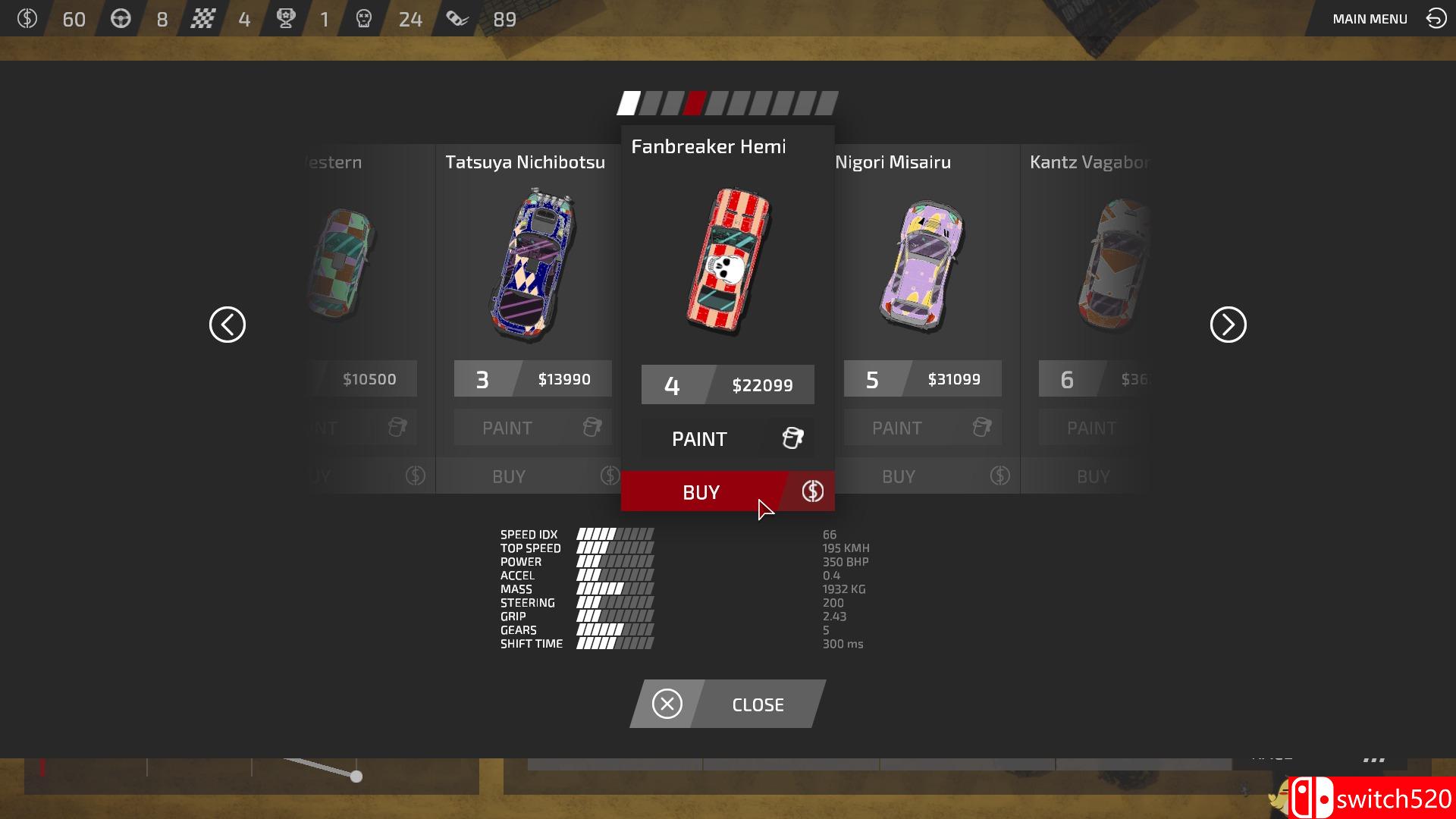Show the next car with right arrow

point(1228,325)
